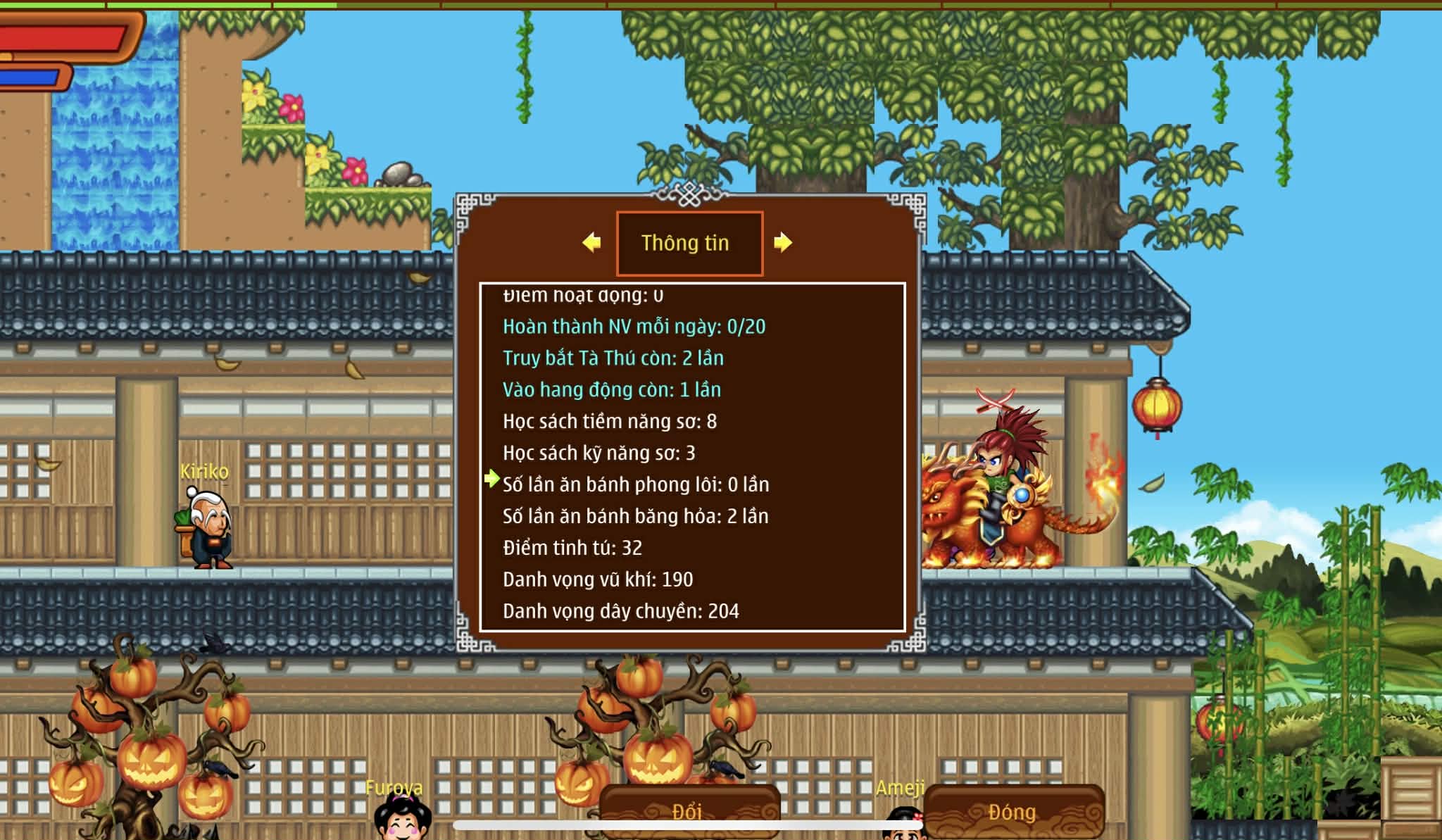
Task: Select the Thông tin tab header
Action: tap(689, 244)
